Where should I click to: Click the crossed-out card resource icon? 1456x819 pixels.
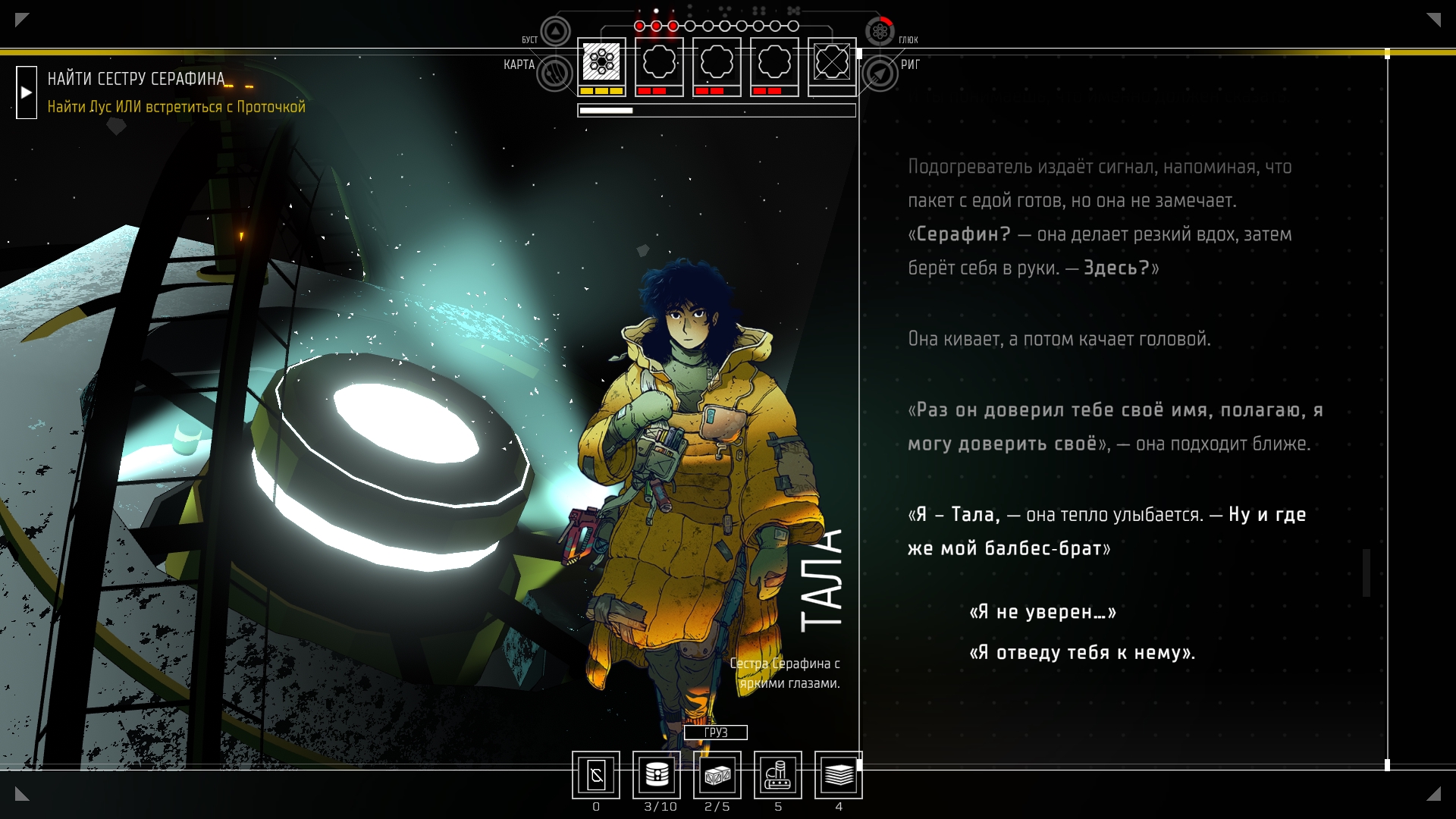(596, 775)
